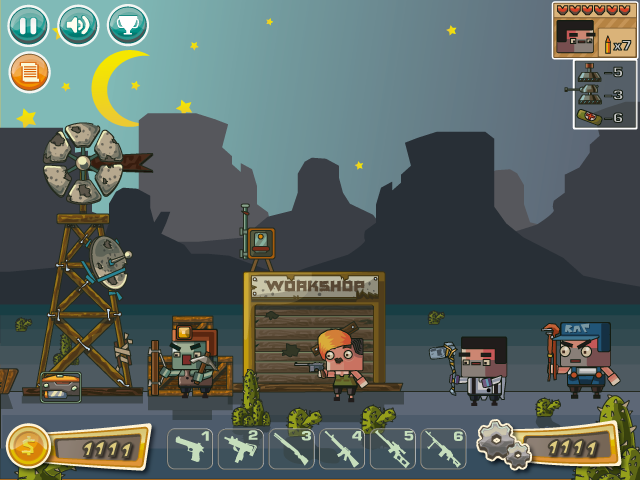This screenshot has width=640, height=480.
Task: Select the sniper rifle in slot 5
Action: (393, 449)
